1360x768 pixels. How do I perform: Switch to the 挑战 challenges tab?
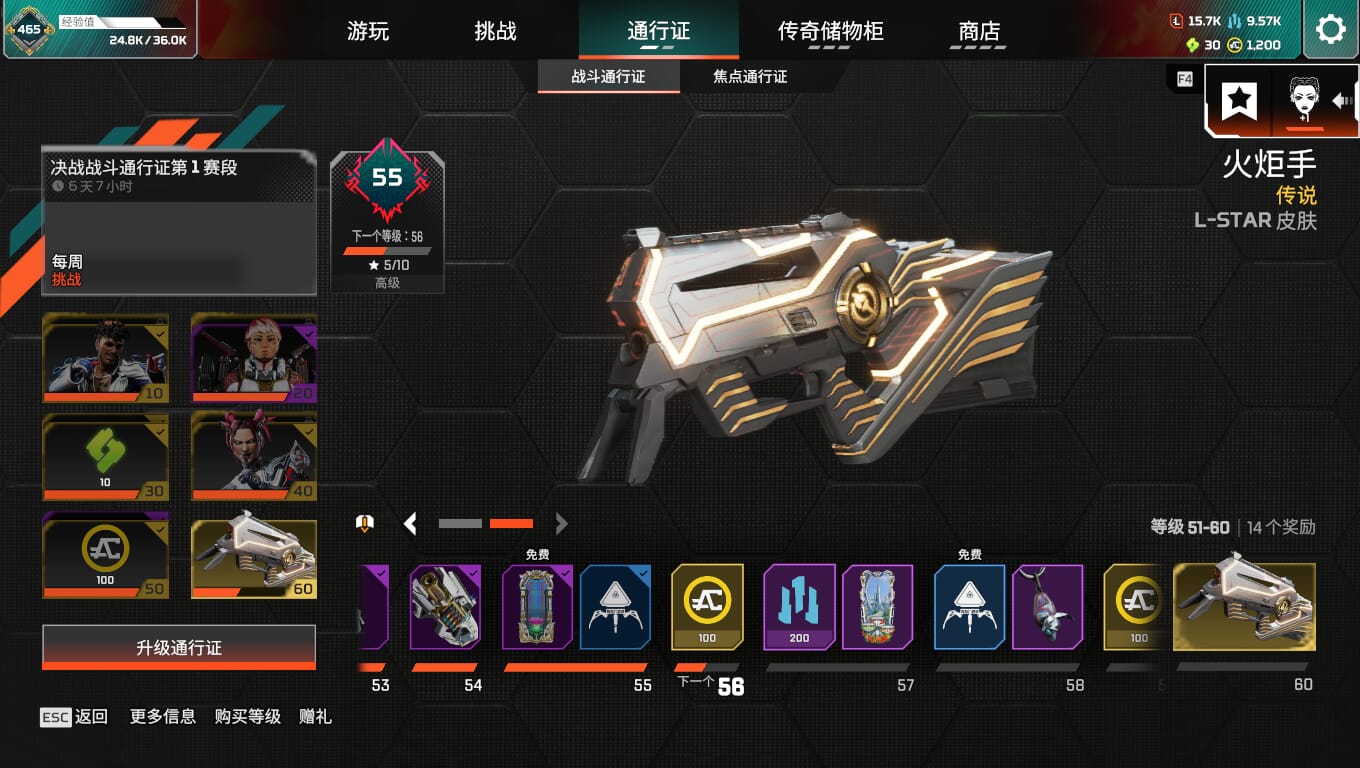(x=495, y=31)
